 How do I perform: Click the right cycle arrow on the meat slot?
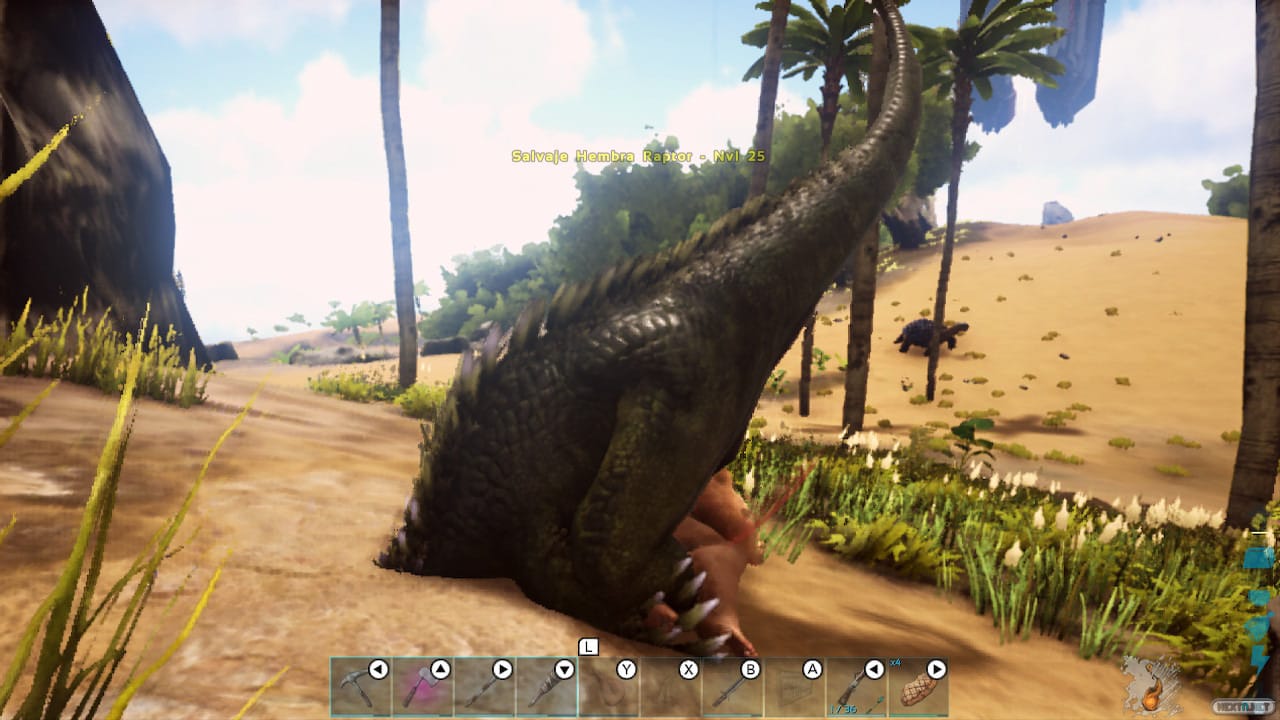tap(940, 670)
